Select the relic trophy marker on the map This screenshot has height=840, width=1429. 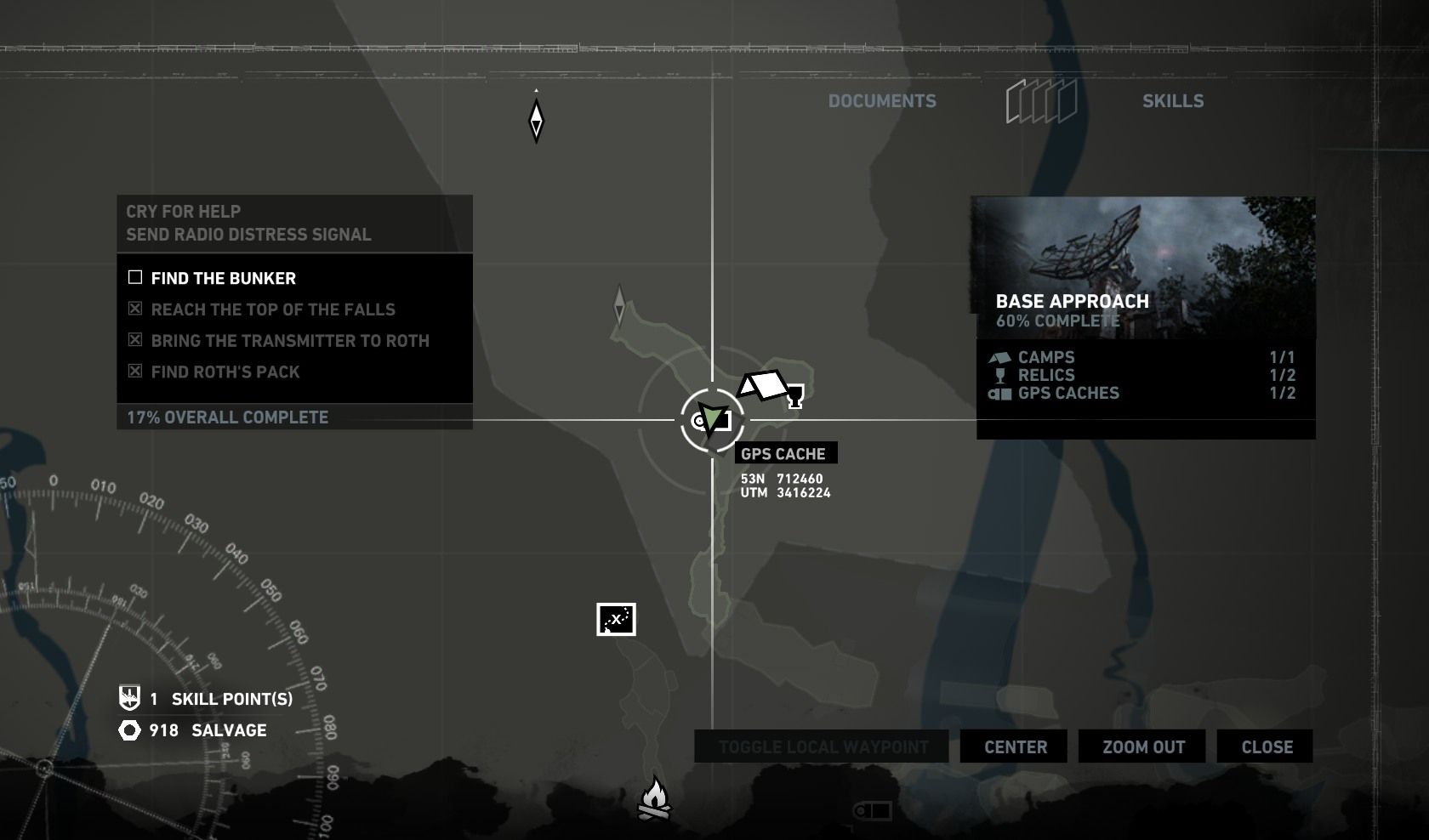point(794,394)
